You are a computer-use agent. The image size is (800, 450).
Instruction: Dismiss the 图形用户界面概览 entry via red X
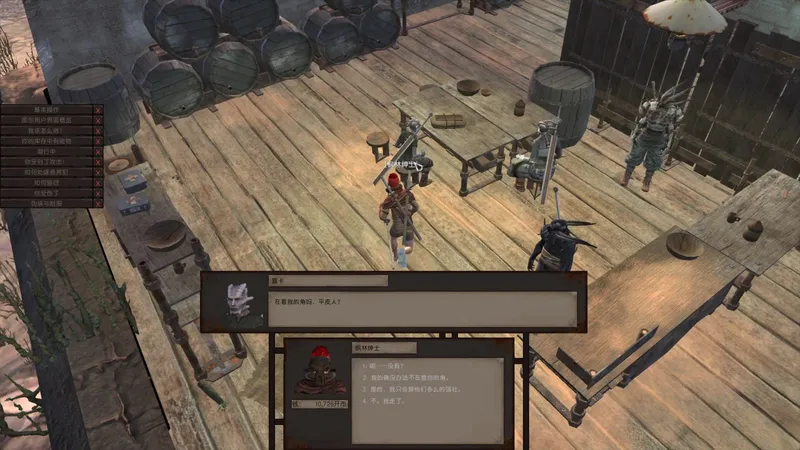98,119
